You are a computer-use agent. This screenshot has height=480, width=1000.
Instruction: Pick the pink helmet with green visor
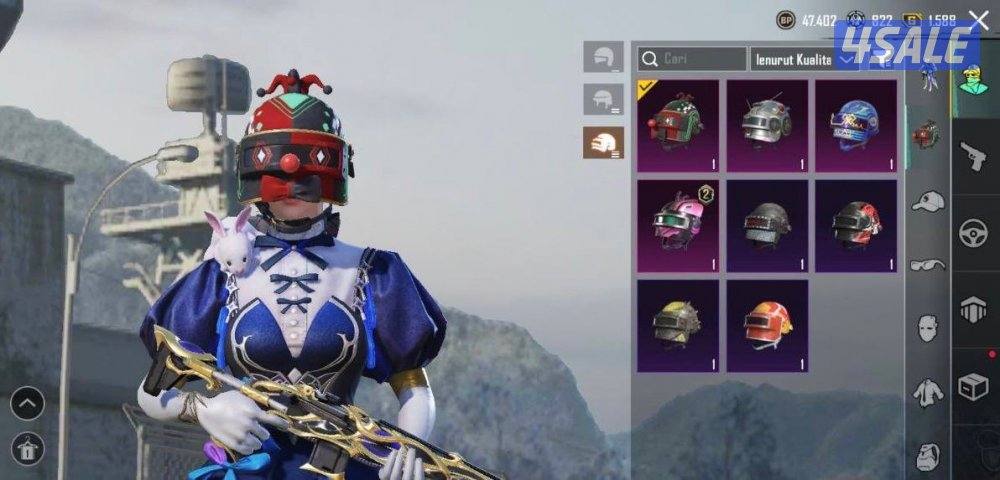tap(678, 225)
